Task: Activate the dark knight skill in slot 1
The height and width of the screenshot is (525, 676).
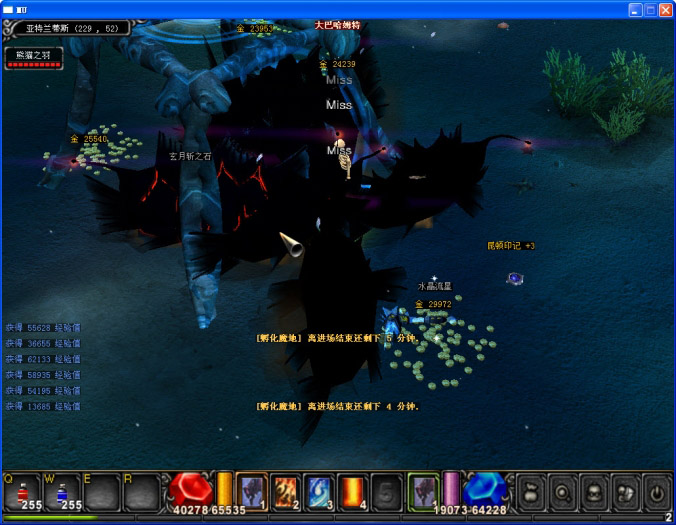Action: [x=252, y=491]
